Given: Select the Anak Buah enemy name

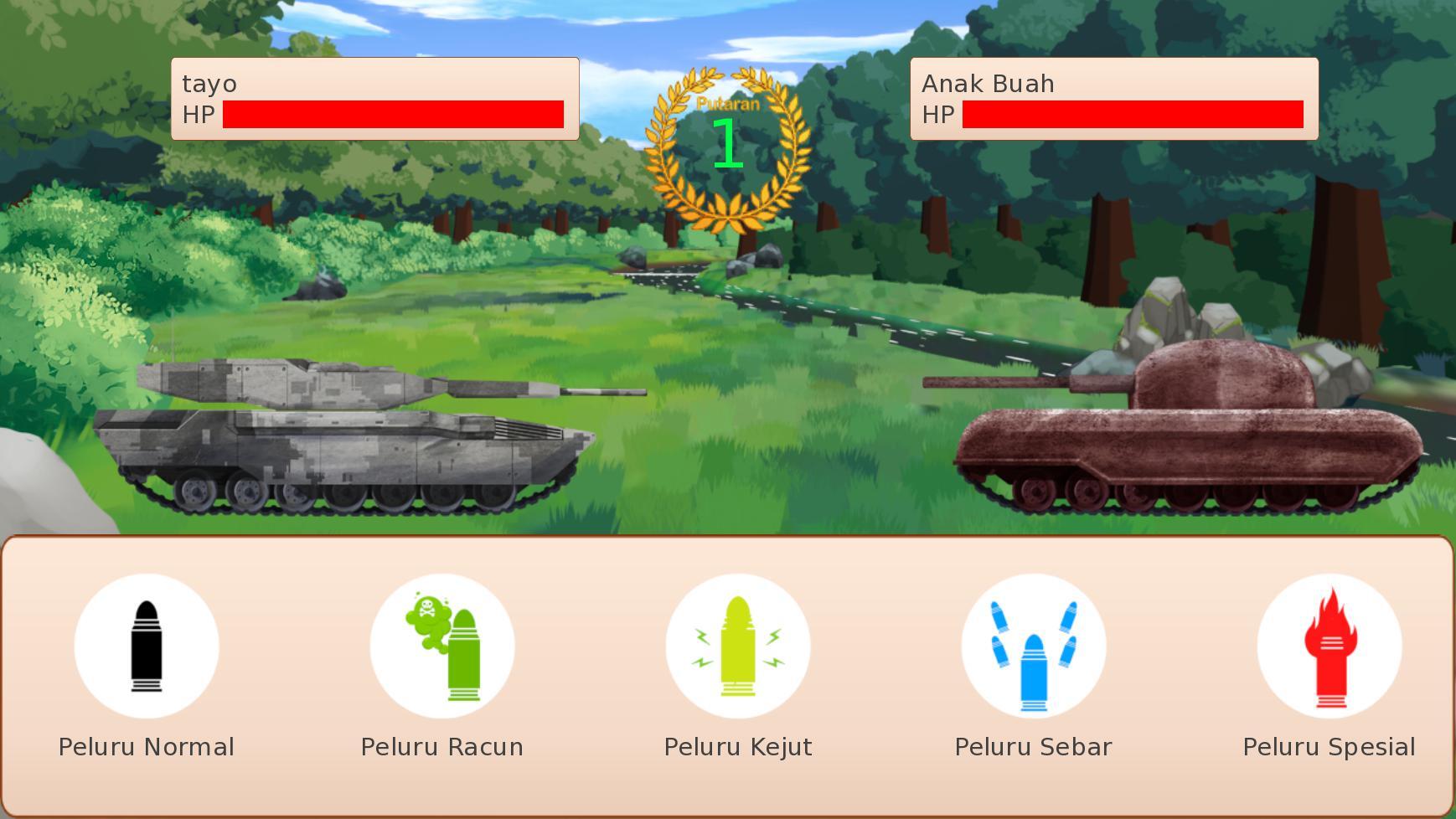Looking at the screenshot, I should click(x=989, y=84).
